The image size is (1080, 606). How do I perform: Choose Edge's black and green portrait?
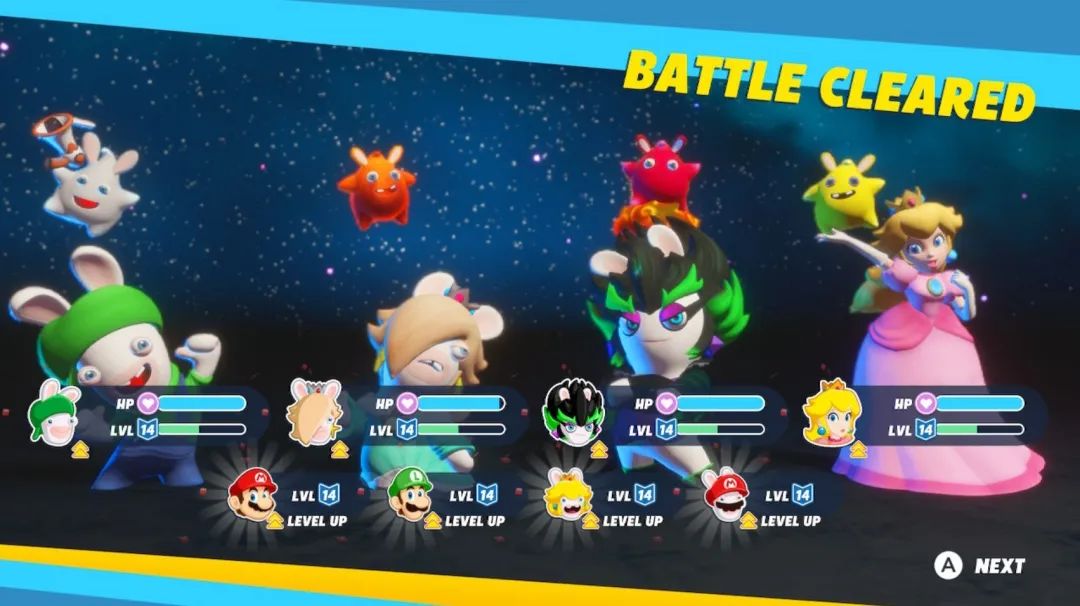point(572,413)
